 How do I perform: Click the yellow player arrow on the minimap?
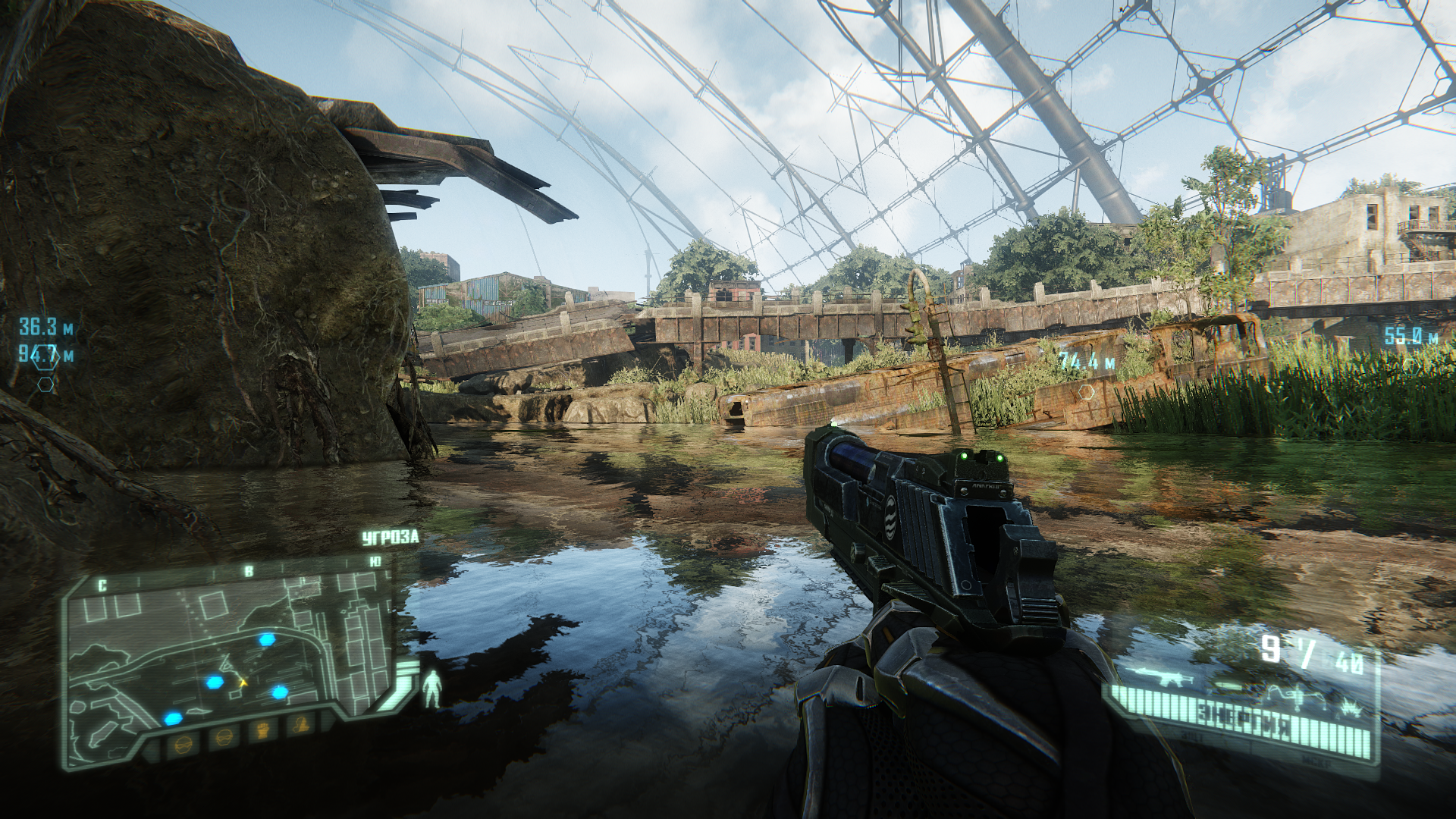click(244, 683)
